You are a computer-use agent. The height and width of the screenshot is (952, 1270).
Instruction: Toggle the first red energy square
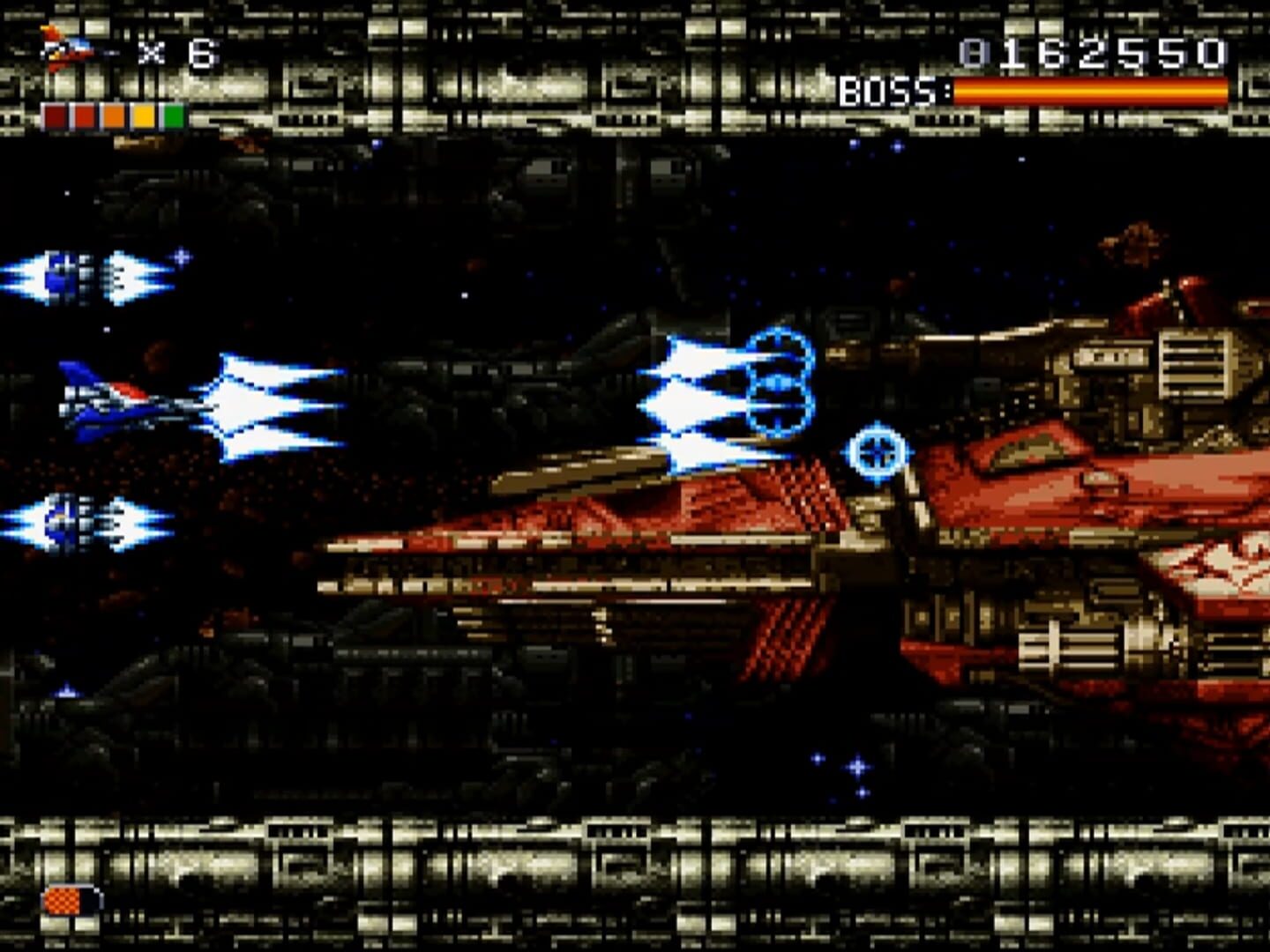[56, 114]
